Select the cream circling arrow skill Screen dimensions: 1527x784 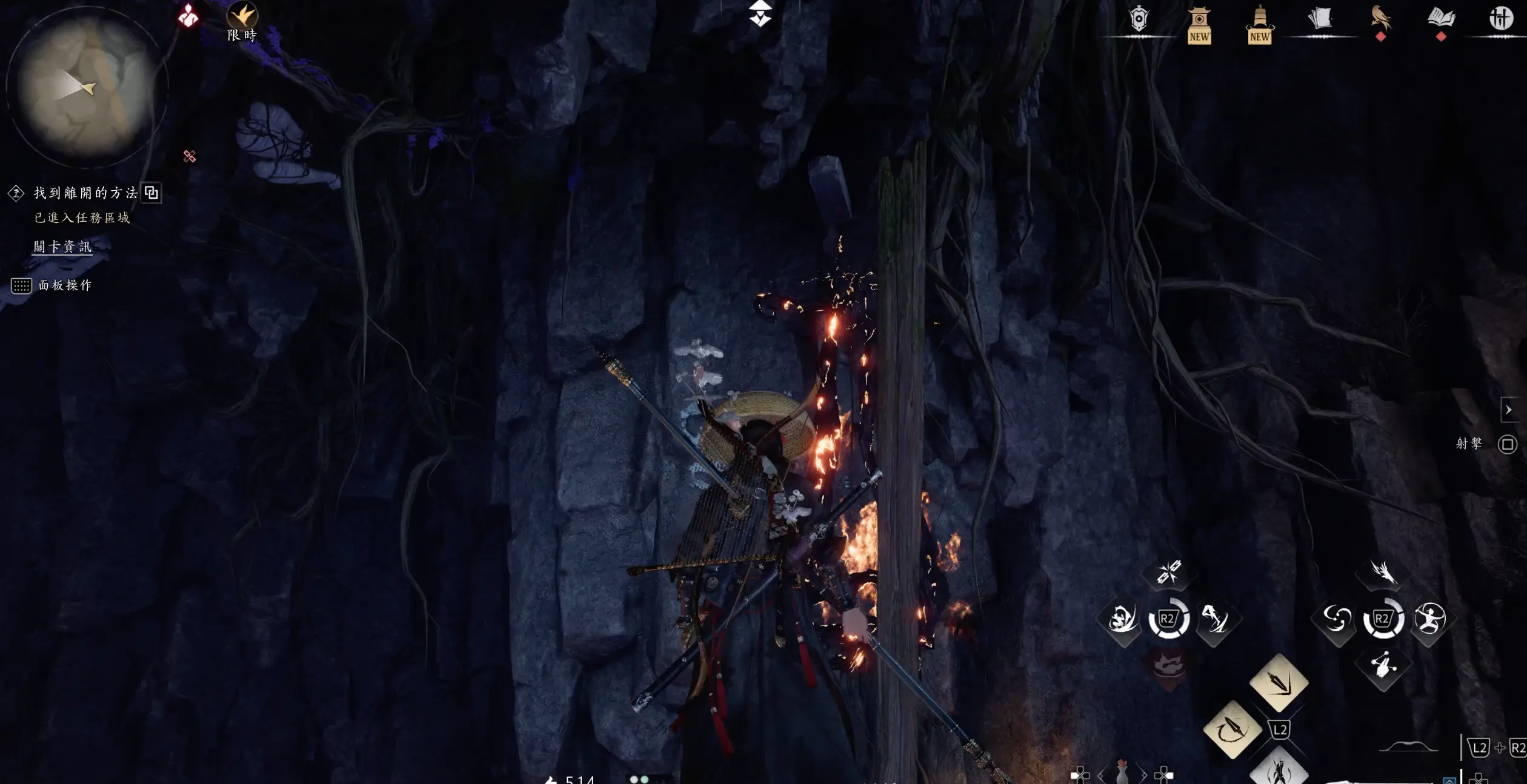click(1232, 729)
